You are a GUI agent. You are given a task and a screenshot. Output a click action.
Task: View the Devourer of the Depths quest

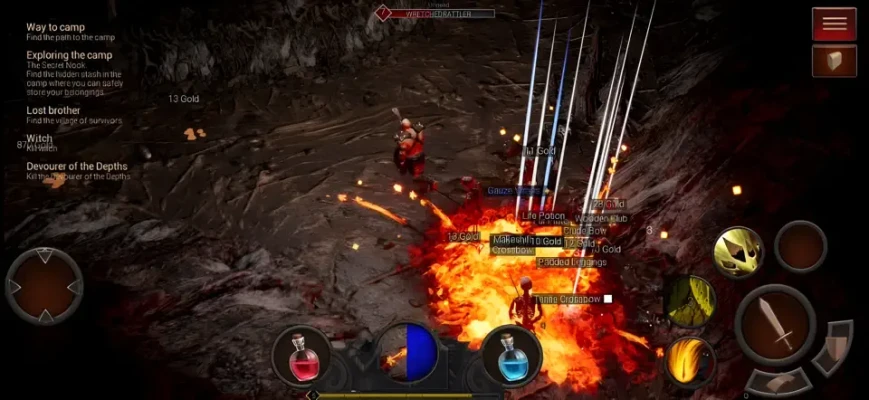point(76,166)
